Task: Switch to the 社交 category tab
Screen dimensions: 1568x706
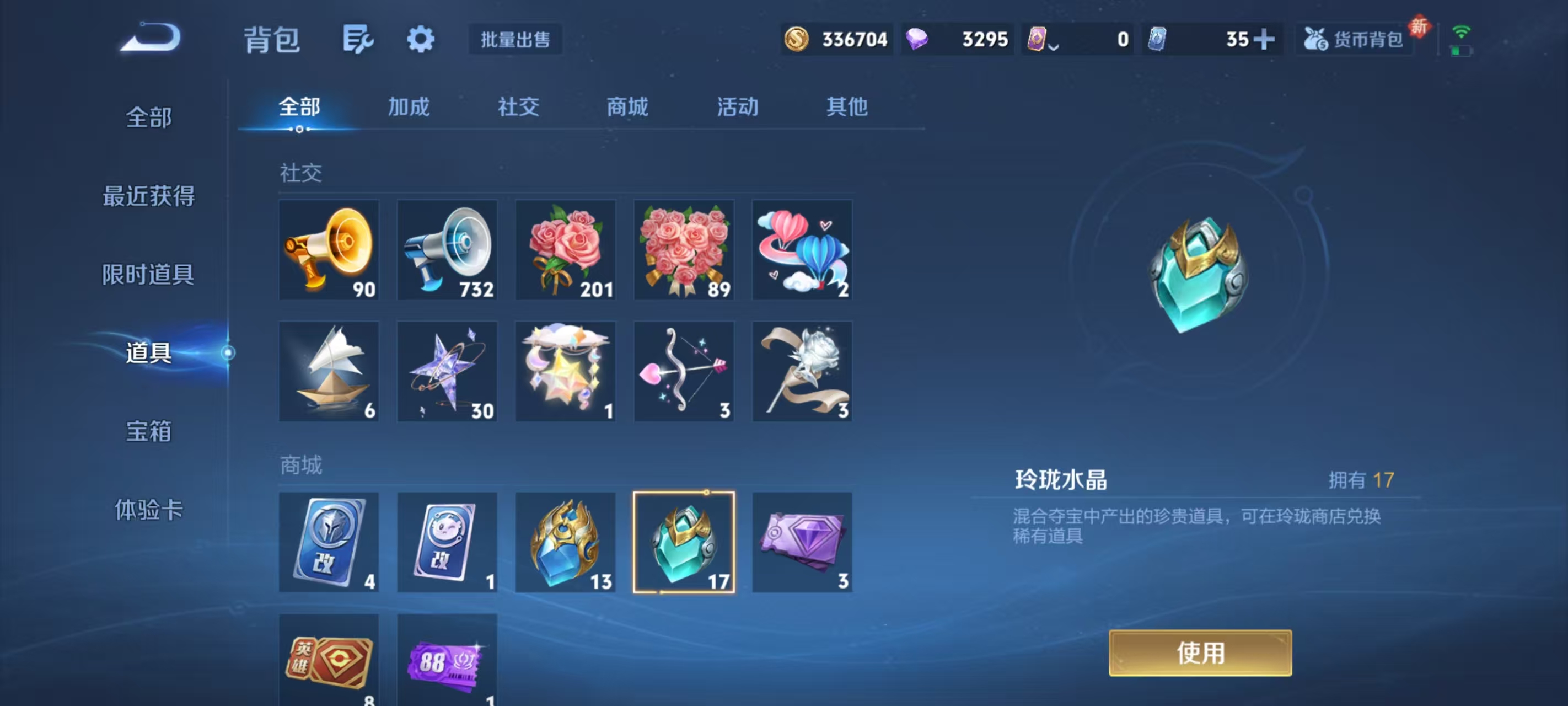Action: click(x=518, y=107)
